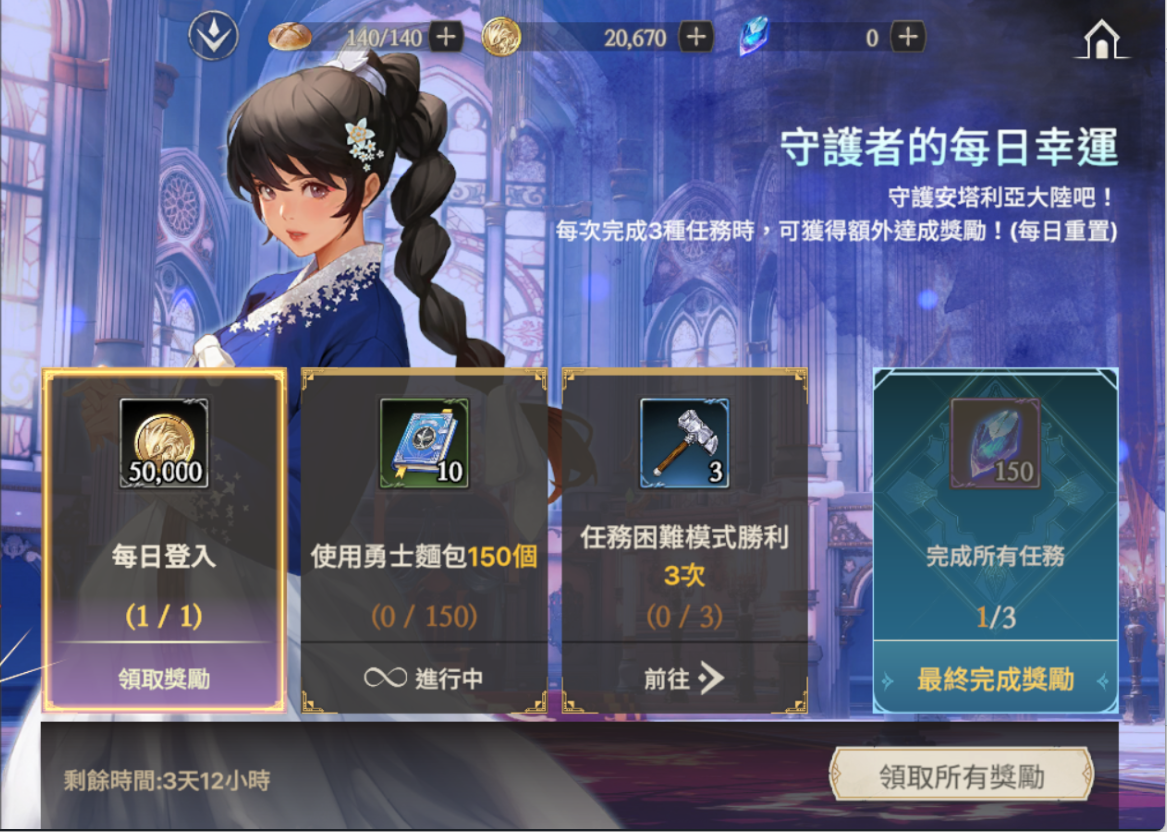Buy crystals using the plus button
The image size is (1167, 832).
tap(907, 38)
